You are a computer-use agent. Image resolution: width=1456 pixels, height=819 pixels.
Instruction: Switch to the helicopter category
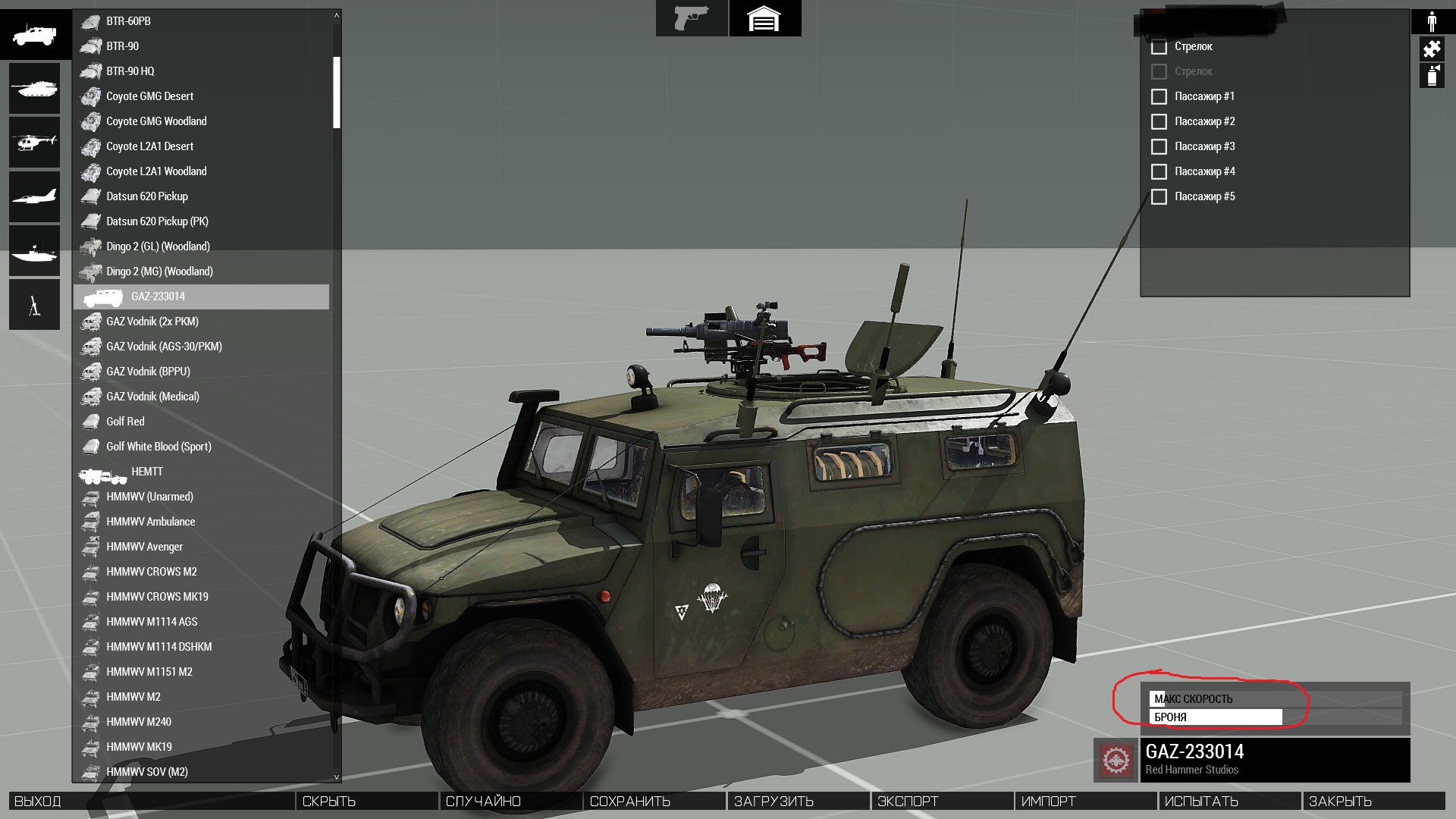(34, 142)
